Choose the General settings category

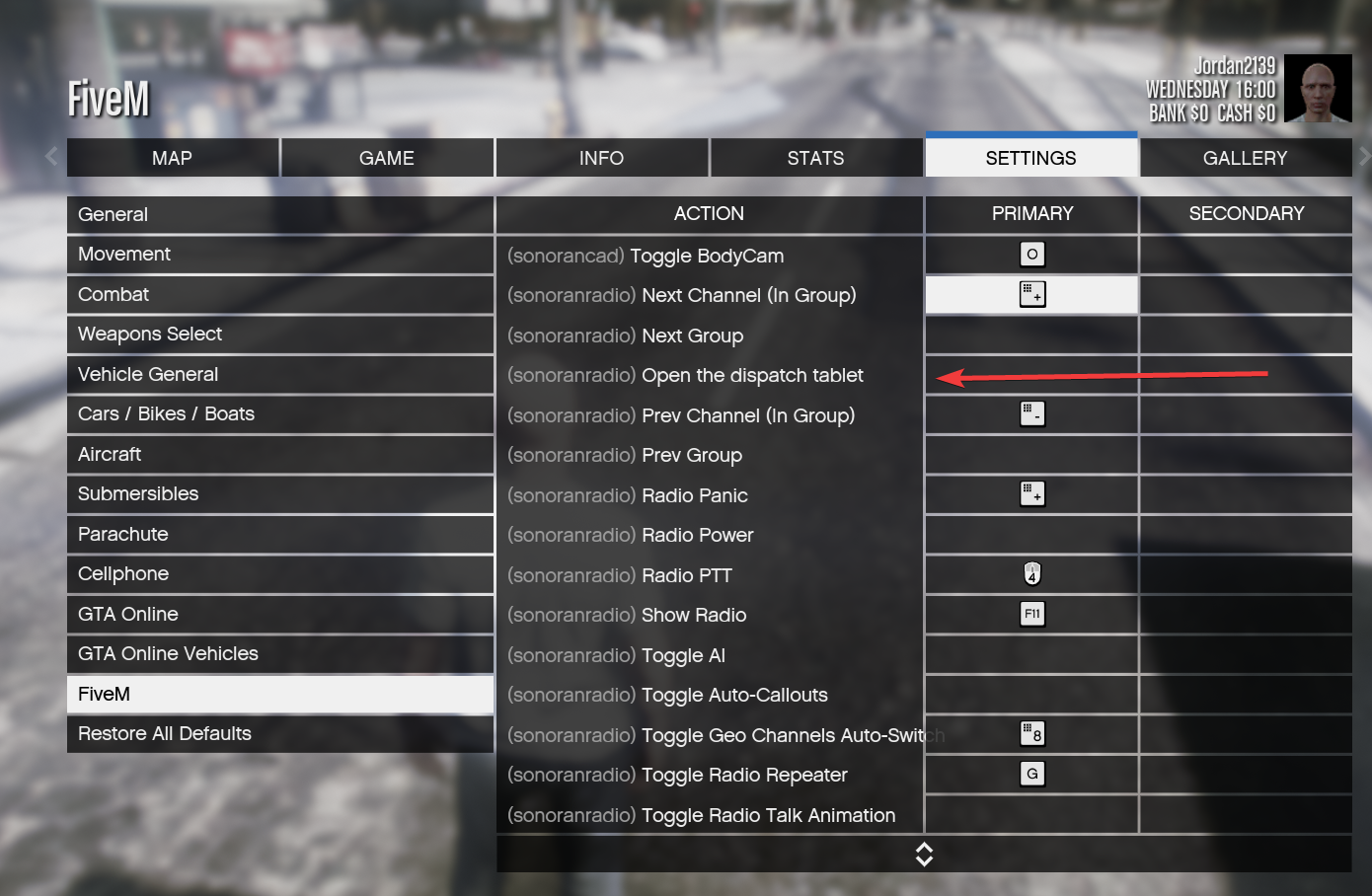pos(280,214)
